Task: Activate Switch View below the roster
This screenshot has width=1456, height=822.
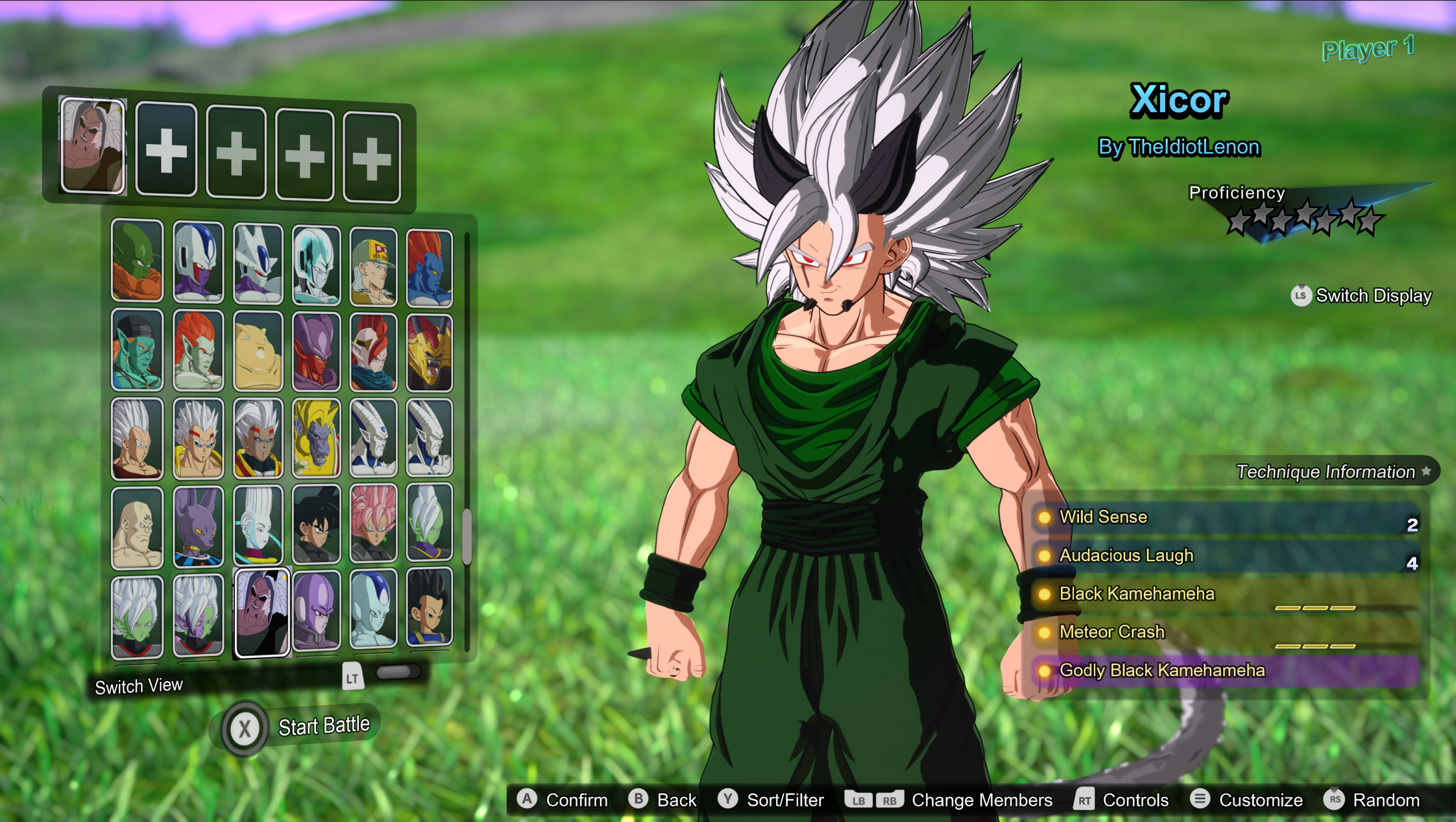Action: (139, 685)
